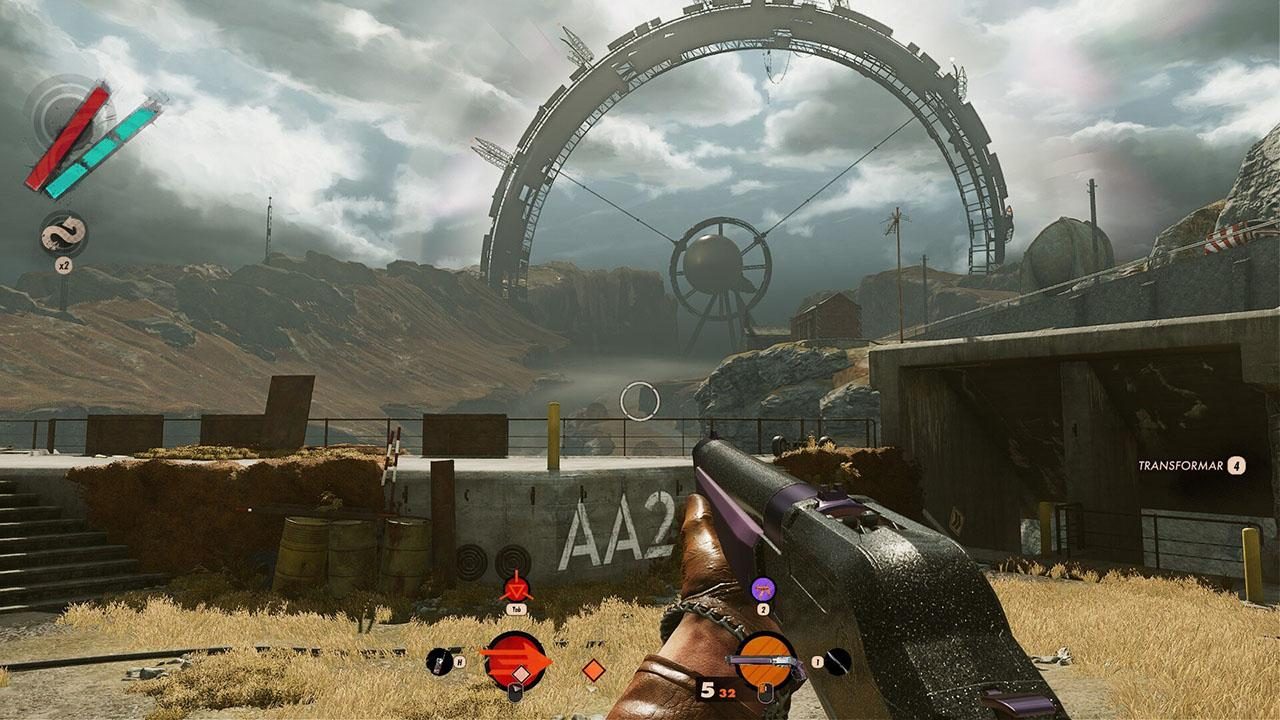Click the ammo counter showing 5/32

(x=715, y=689)
